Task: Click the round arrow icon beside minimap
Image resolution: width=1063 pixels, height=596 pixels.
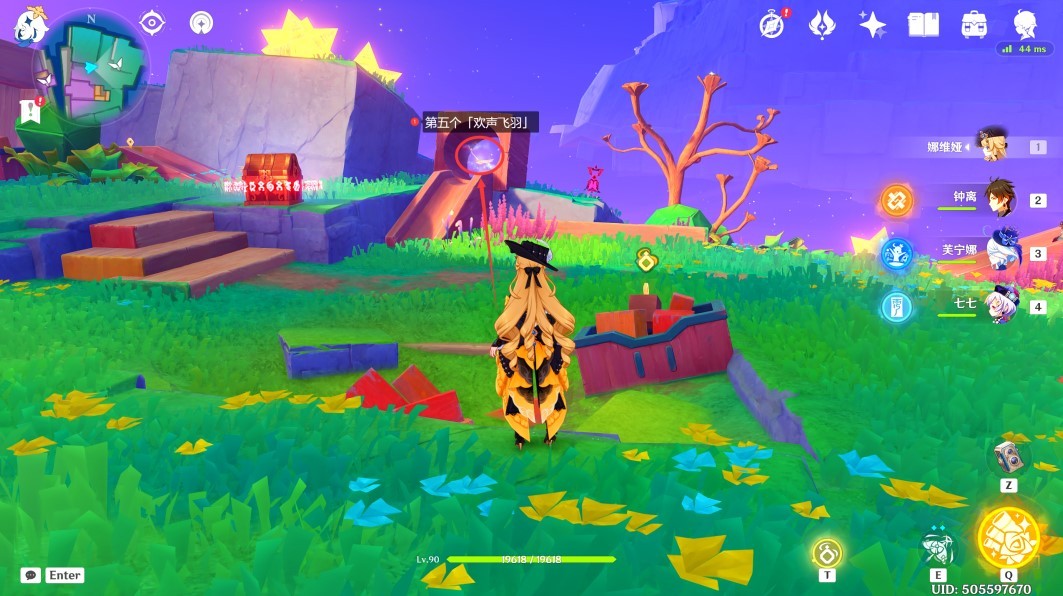Action: point(201,22)
